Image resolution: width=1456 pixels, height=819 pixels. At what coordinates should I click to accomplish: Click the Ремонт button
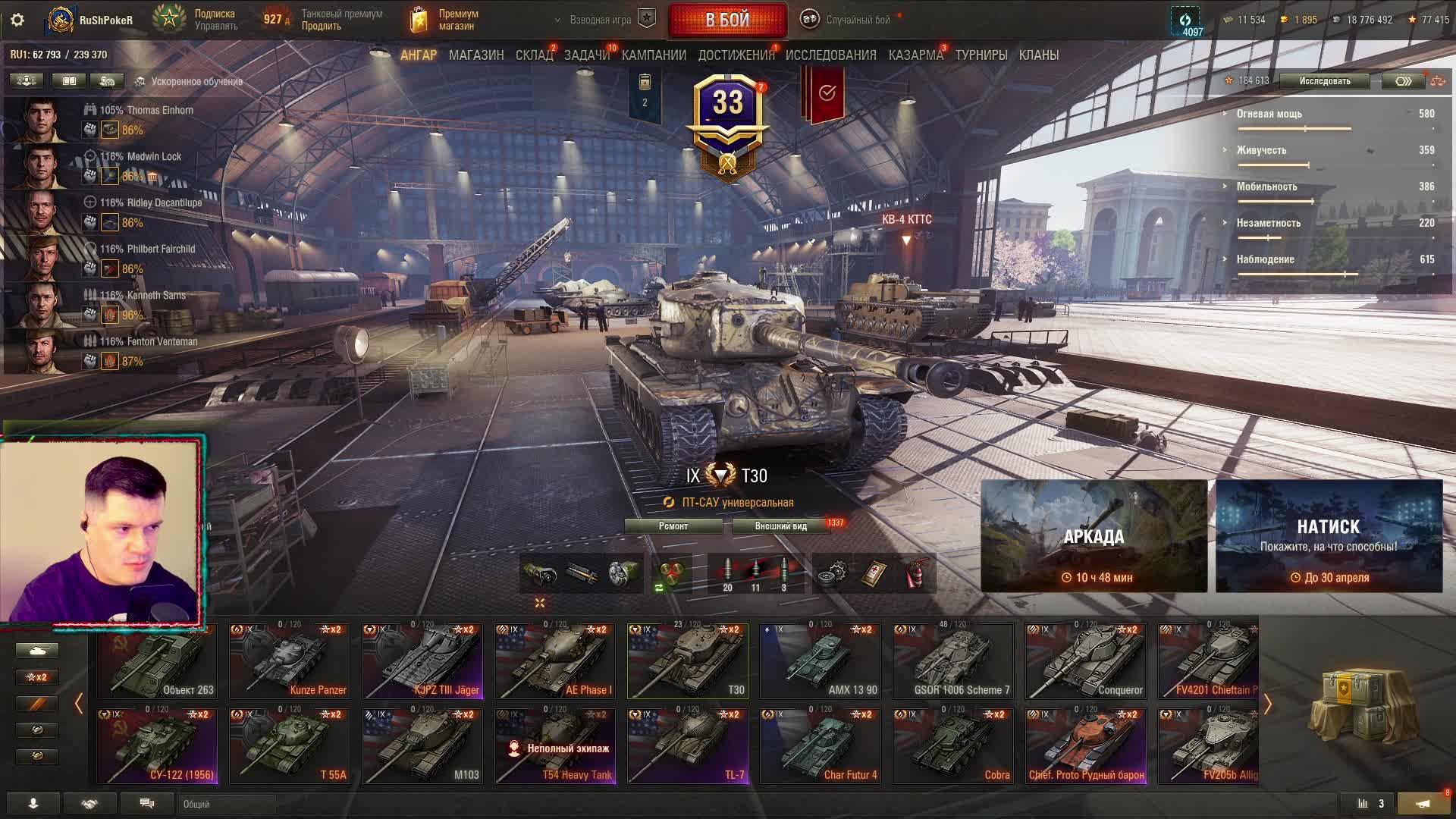click(x=673, y=526)
